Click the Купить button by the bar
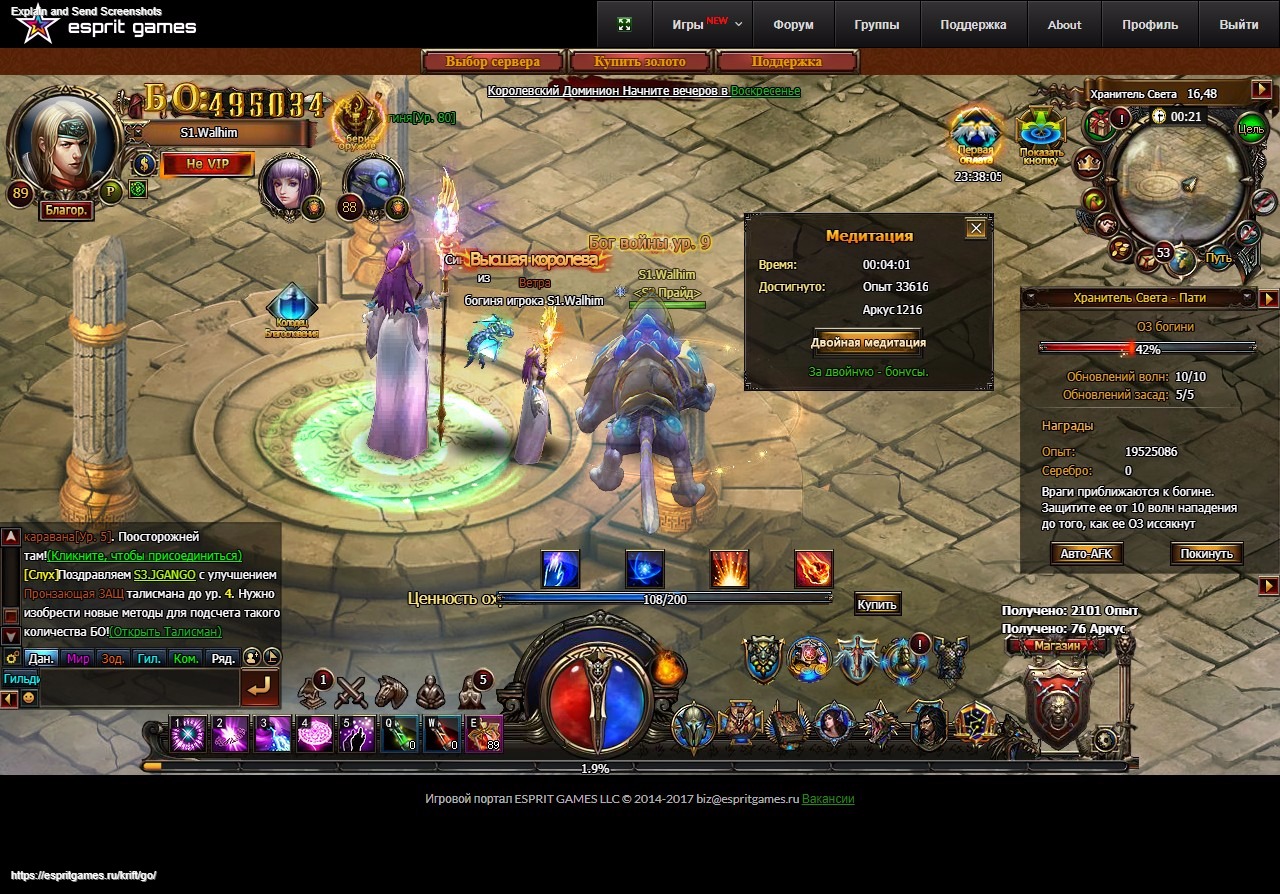 pyautogui.click(x=877, y=603)
